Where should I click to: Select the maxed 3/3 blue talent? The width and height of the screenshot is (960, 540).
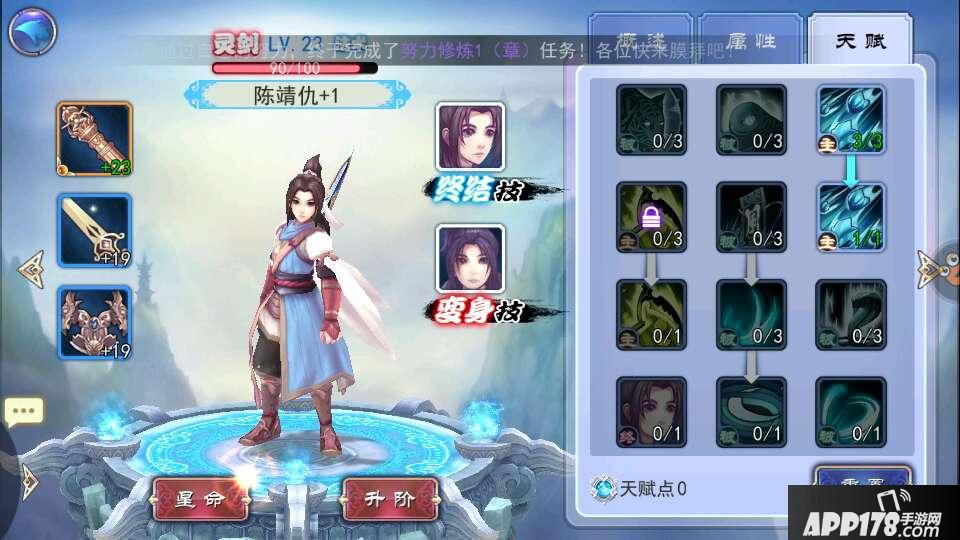pyautogui.click(x=850, y=120)
